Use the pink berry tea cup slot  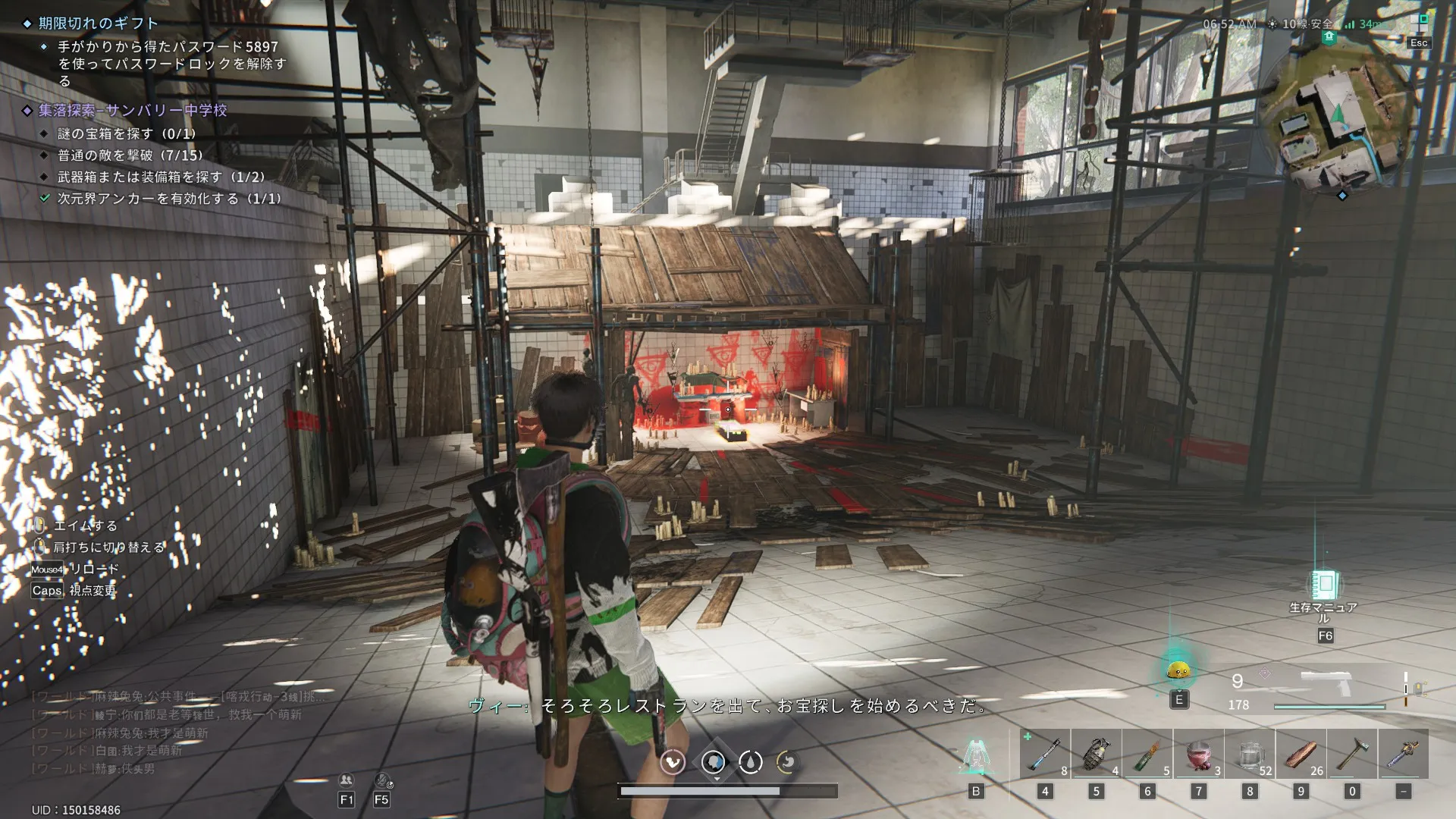click(1198, 754)
